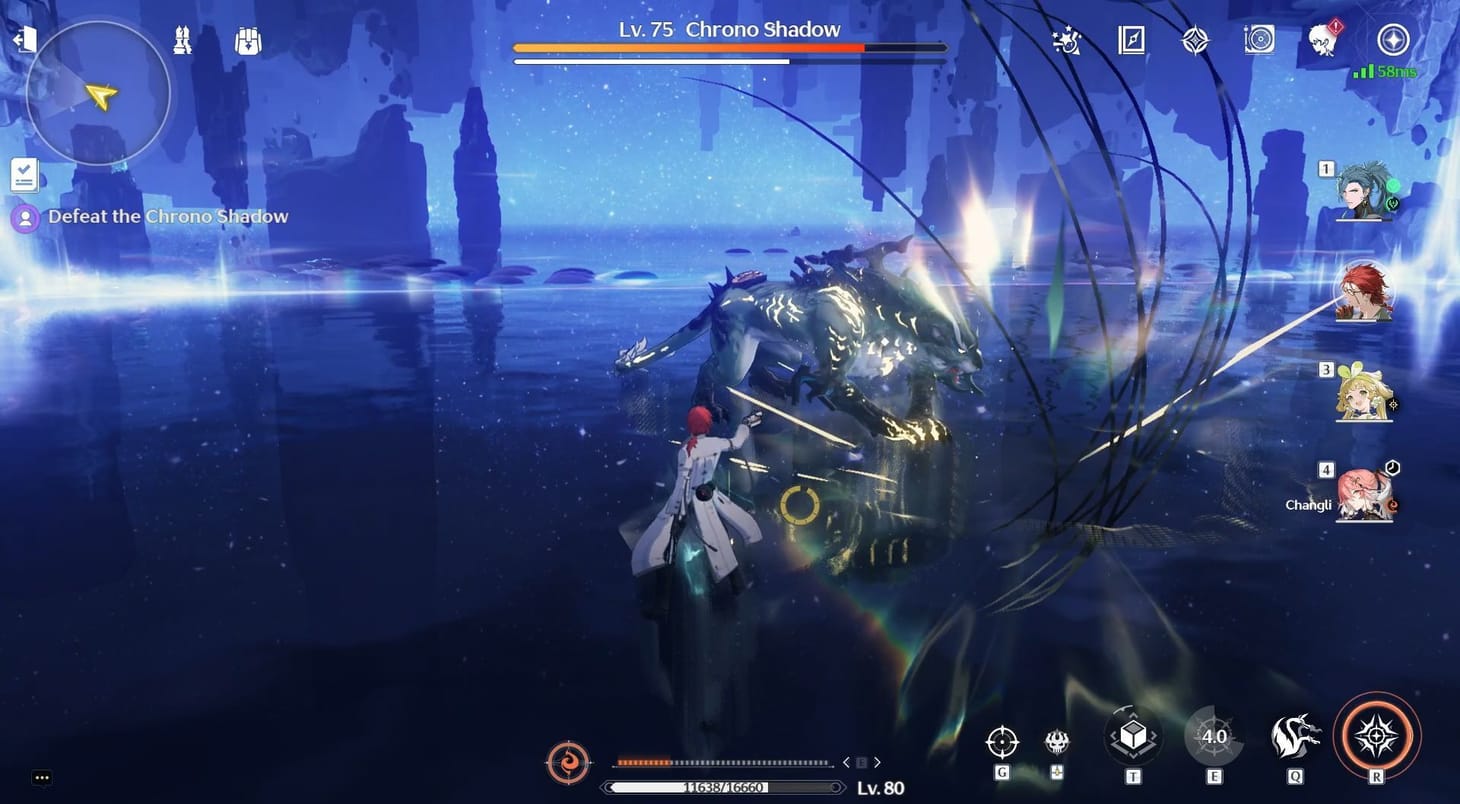
Task: Activate the dragon-shaped Q intro skill
Action: [1294, 736]
